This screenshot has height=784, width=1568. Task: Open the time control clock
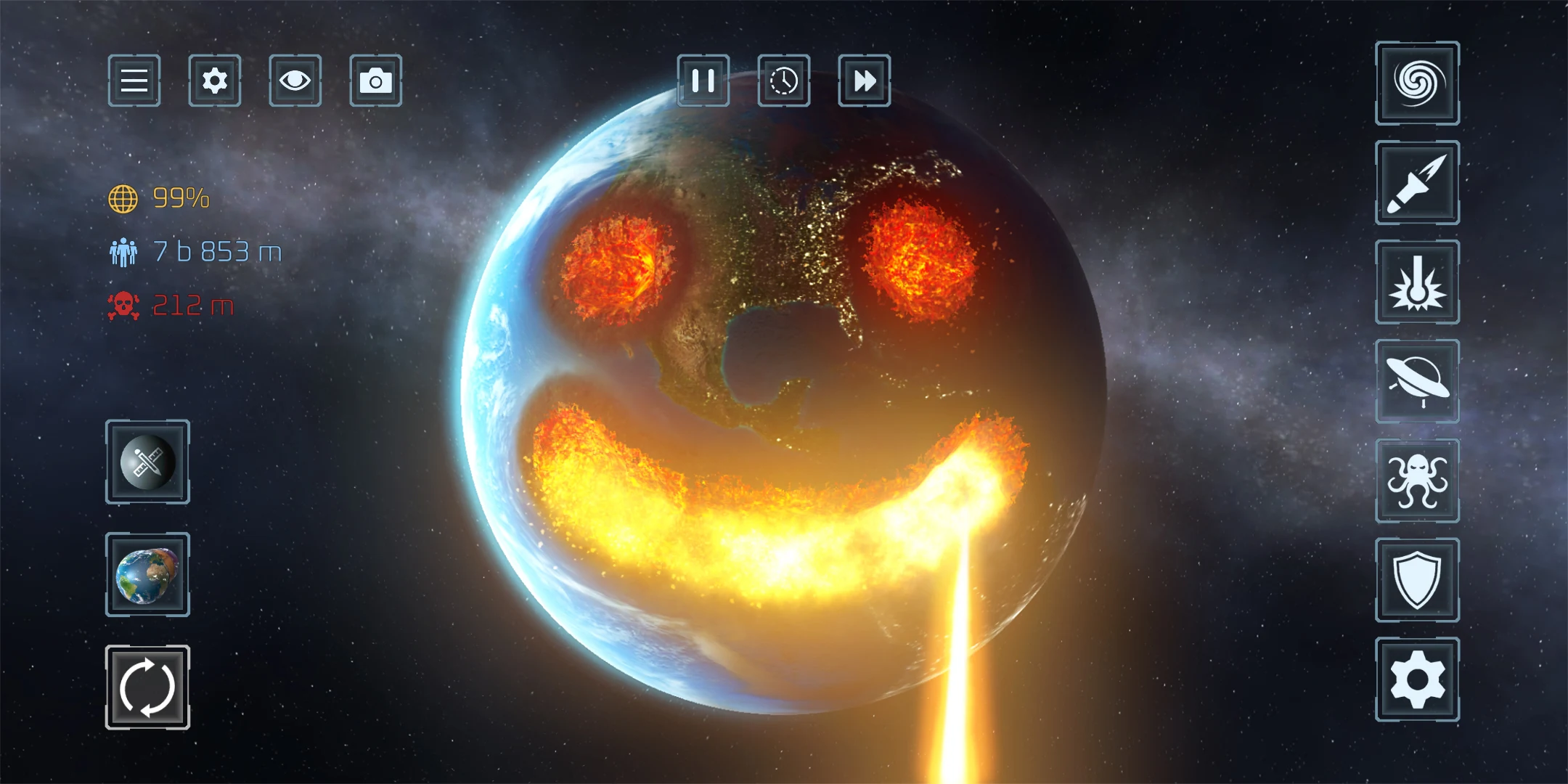(x=784, y=82)
